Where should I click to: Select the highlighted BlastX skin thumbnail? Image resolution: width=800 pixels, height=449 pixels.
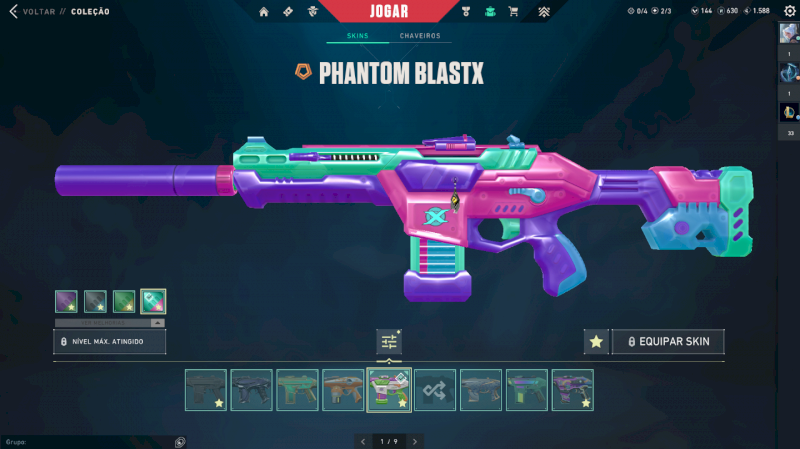tap(389, 390)
